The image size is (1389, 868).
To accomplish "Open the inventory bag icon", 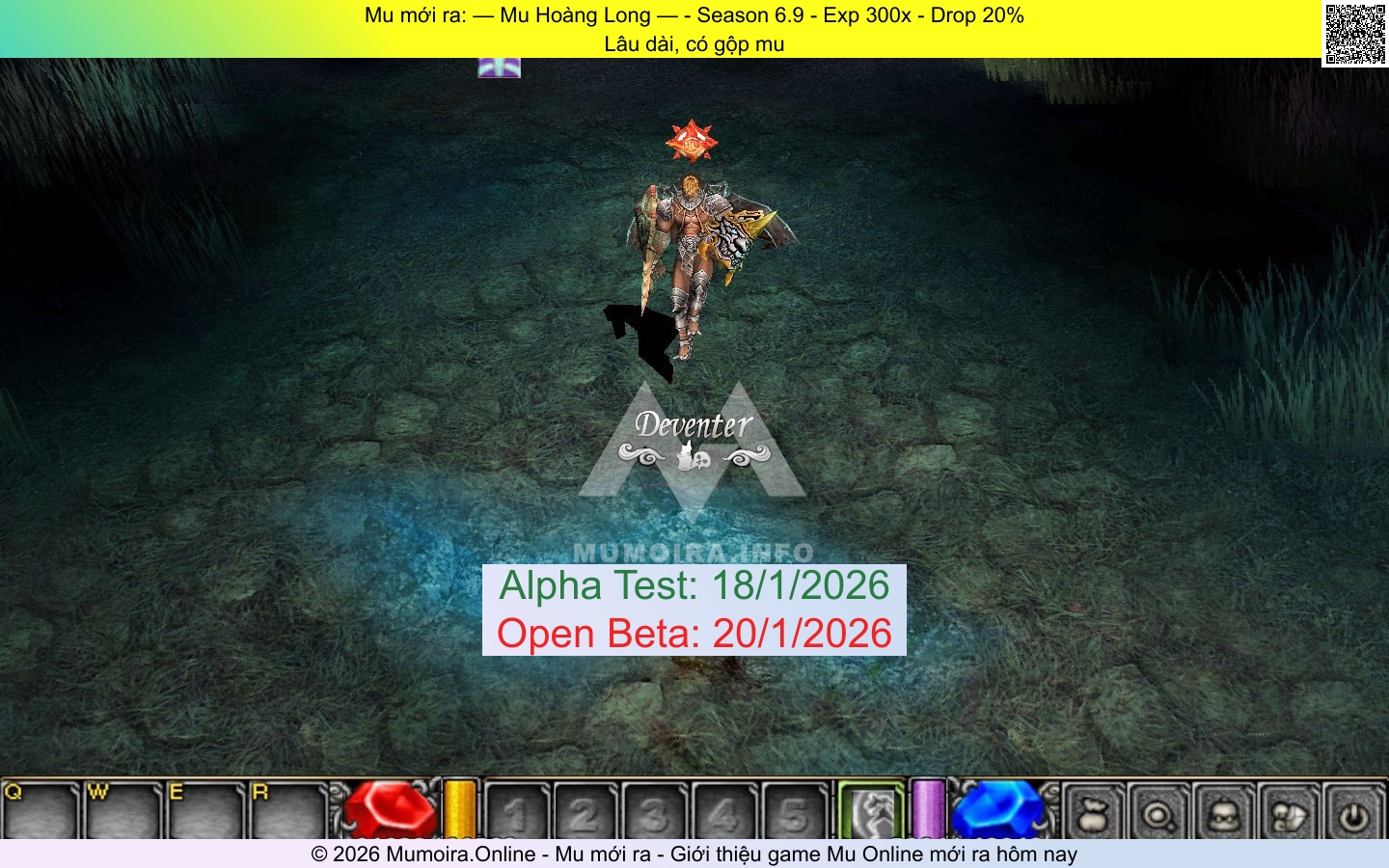I will 1094,815.
